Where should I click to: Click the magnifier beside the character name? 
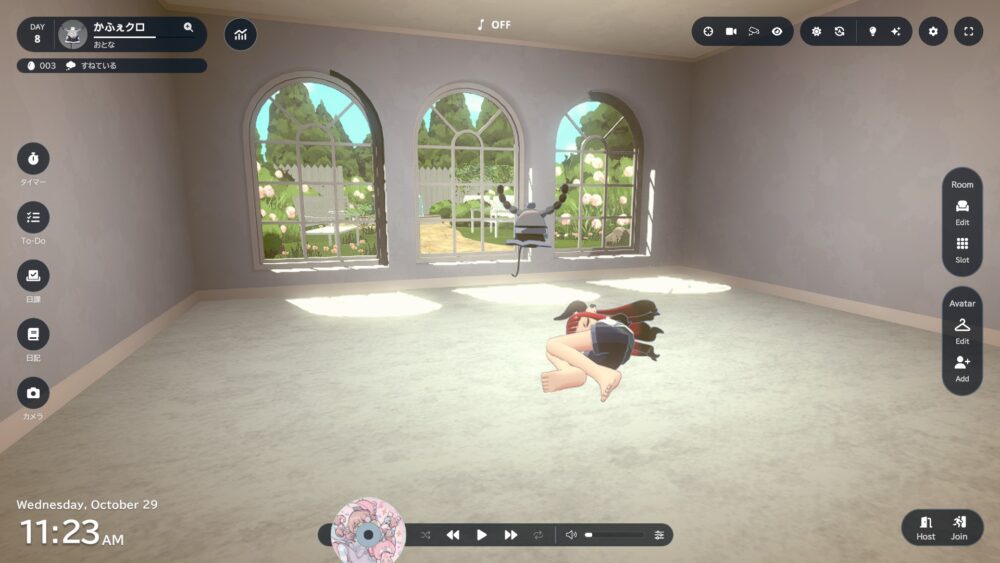point(188,28)
